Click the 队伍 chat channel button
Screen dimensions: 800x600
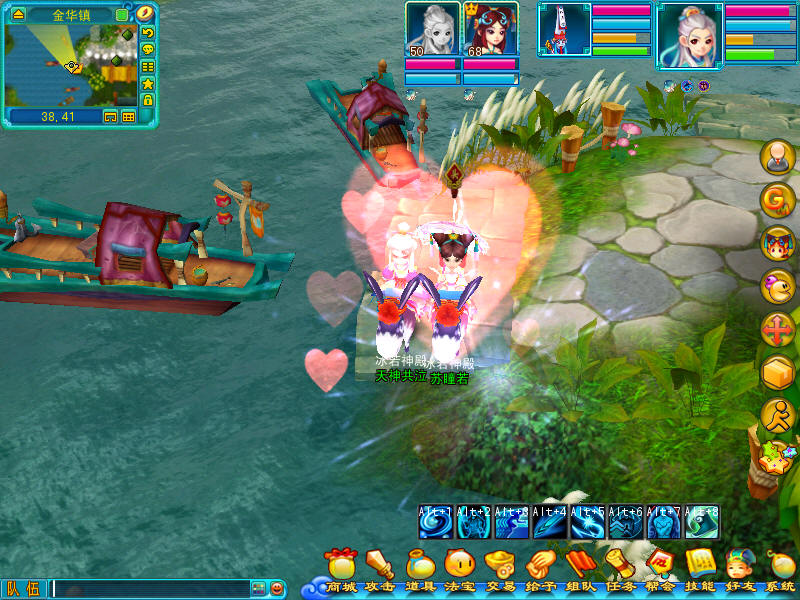(25, 589)
